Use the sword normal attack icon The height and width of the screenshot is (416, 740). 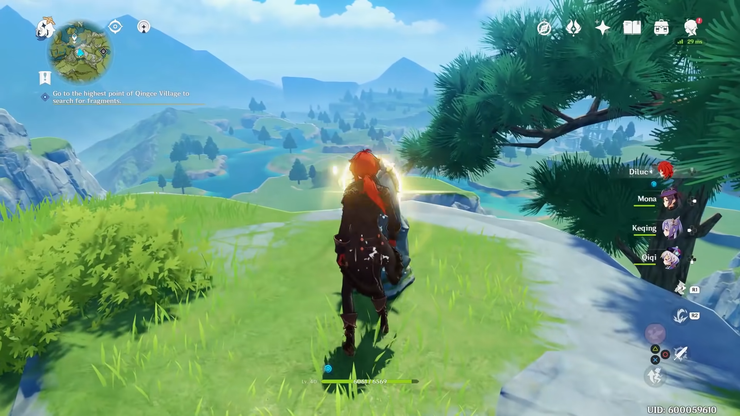(681, 353)
